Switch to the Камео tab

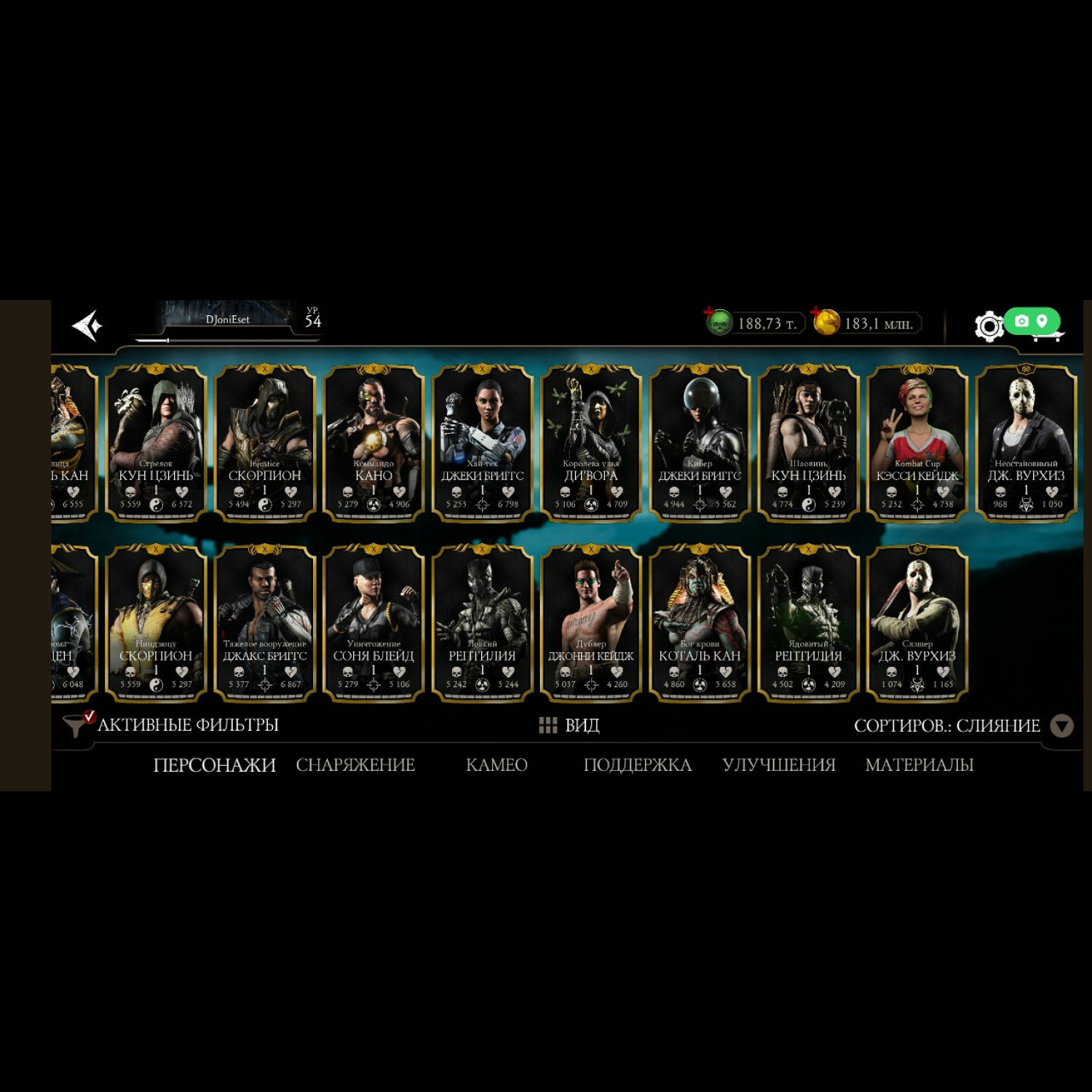click(496, 765)
